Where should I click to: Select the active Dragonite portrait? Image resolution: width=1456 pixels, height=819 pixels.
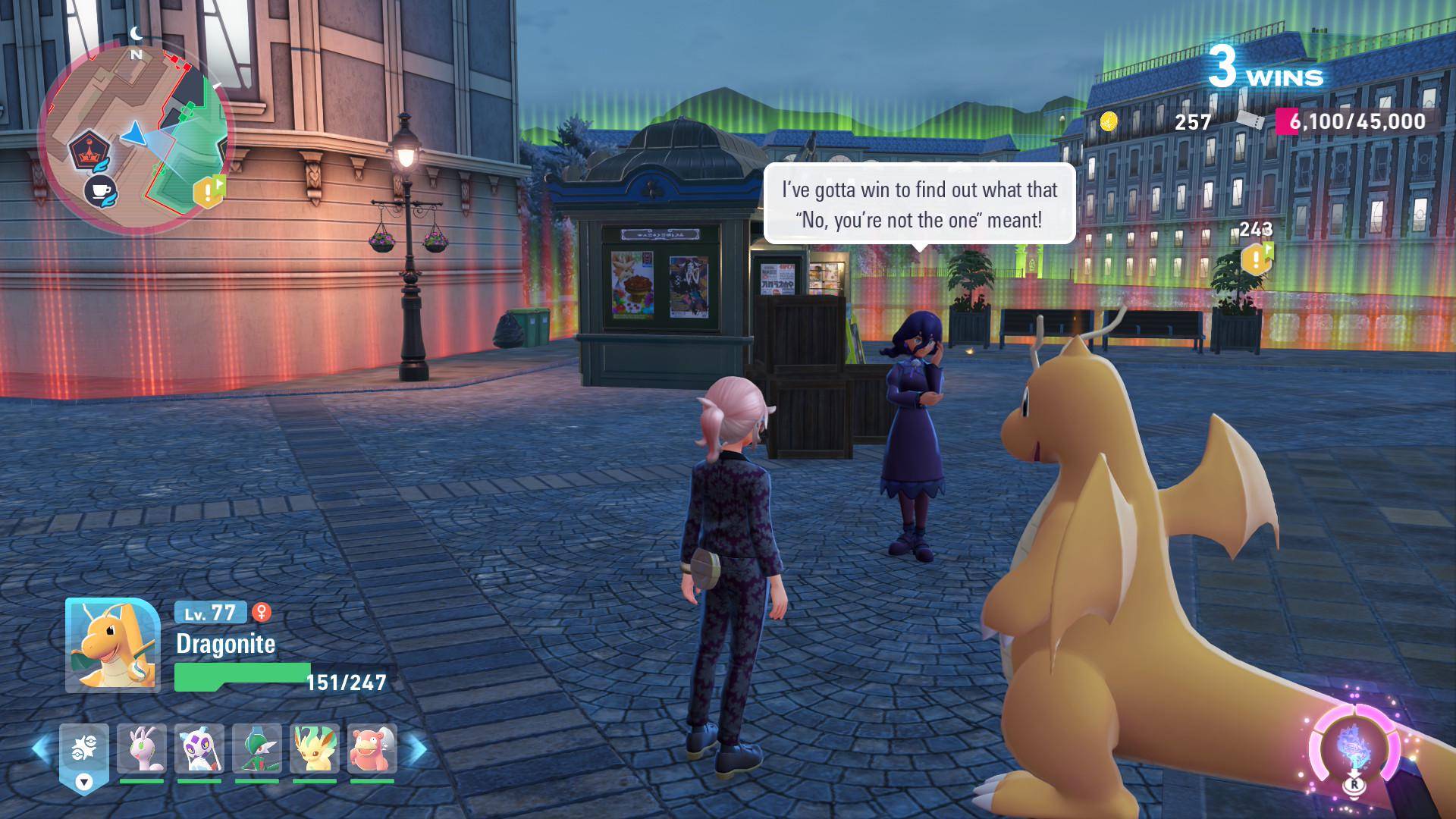pyautogui.click(x=112, y=645)
